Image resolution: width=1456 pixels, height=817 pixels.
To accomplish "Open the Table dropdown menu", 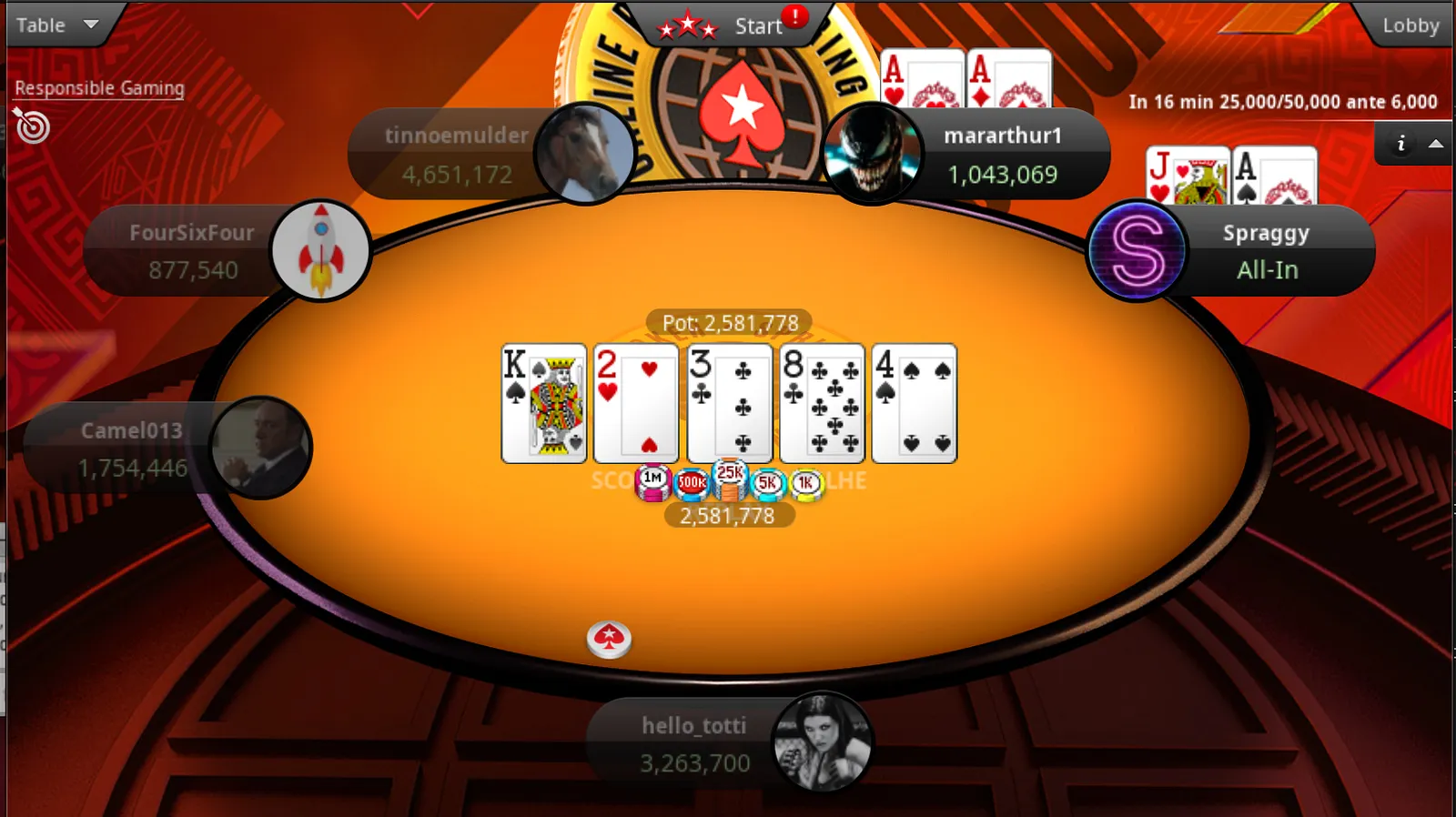I will pyautogui.click(x=56, y=25).
